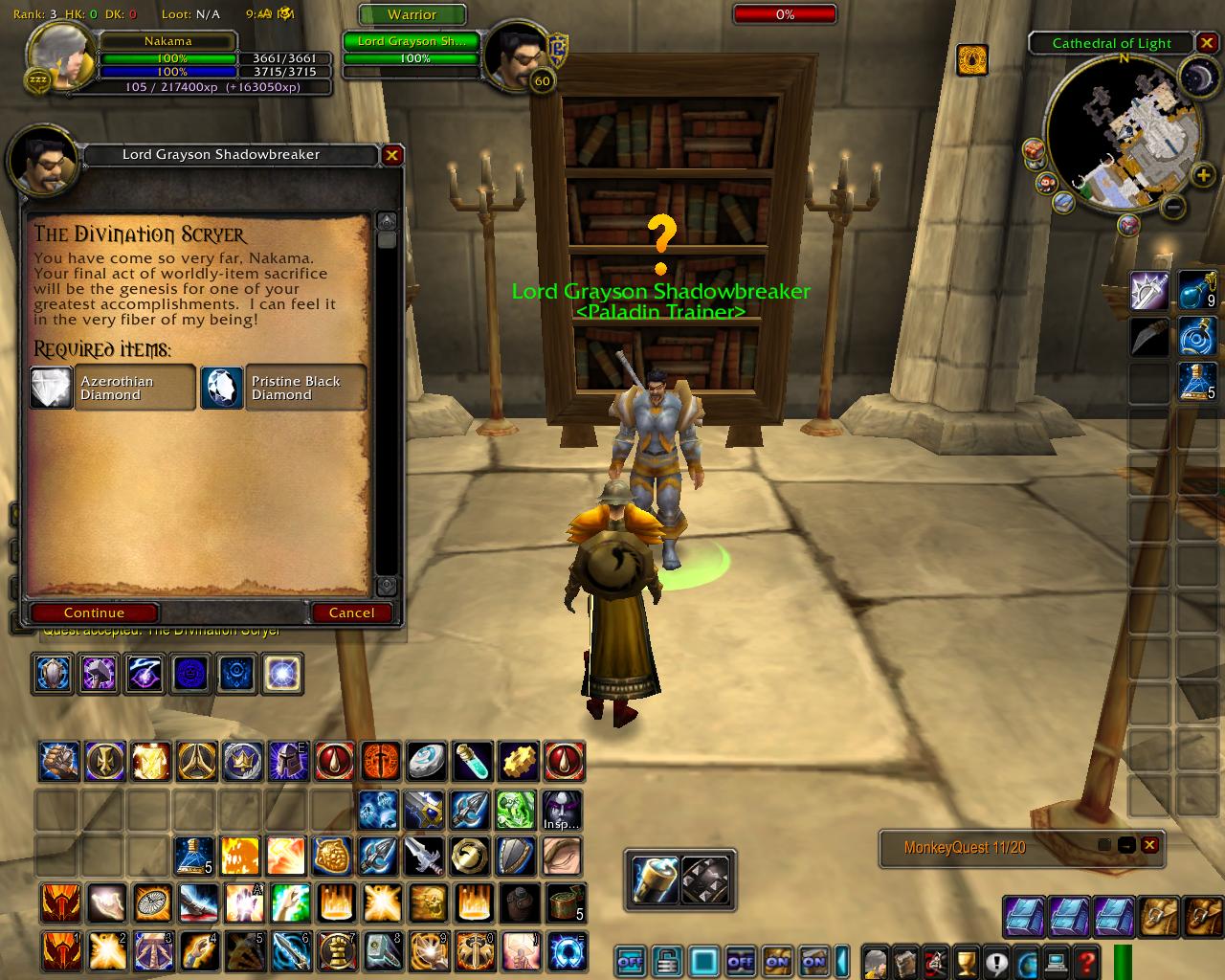1225x980 pixels.
Task: Select the Pristine Black Diamond required item
Action: pyautogui.click(x=283, y=388)
